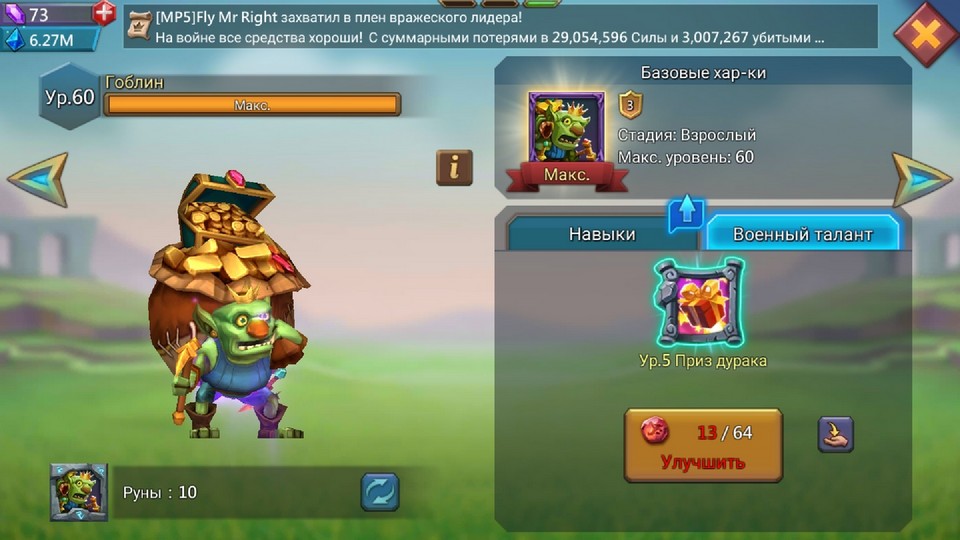Show next familiar with right arrow
Image resolution: width=960 pixels, height=540 pixels.
tap(921, 180)
